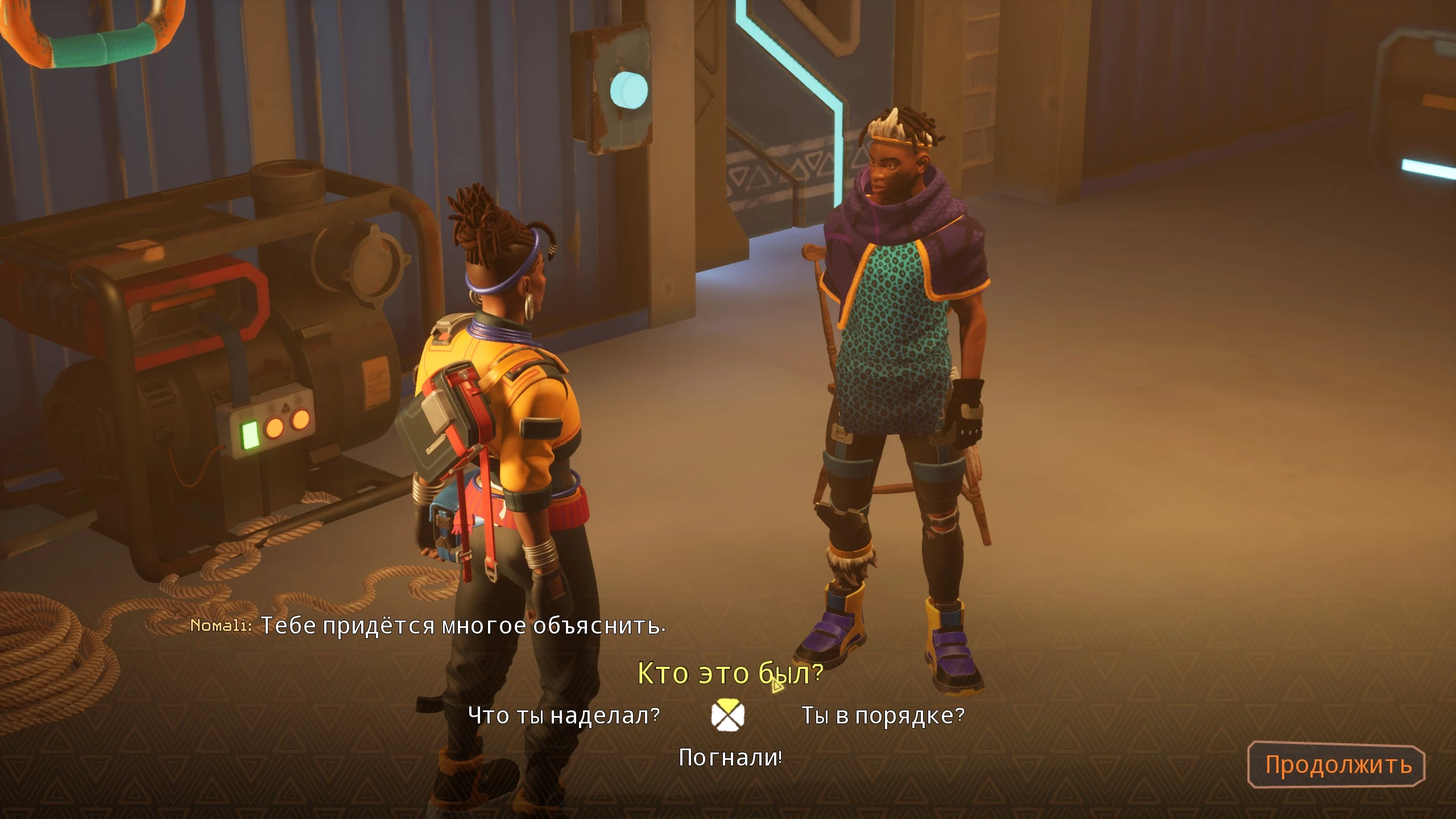Choose the reply "Кто это был?"
1456x819 pixels.
click(x=730, y=673)
